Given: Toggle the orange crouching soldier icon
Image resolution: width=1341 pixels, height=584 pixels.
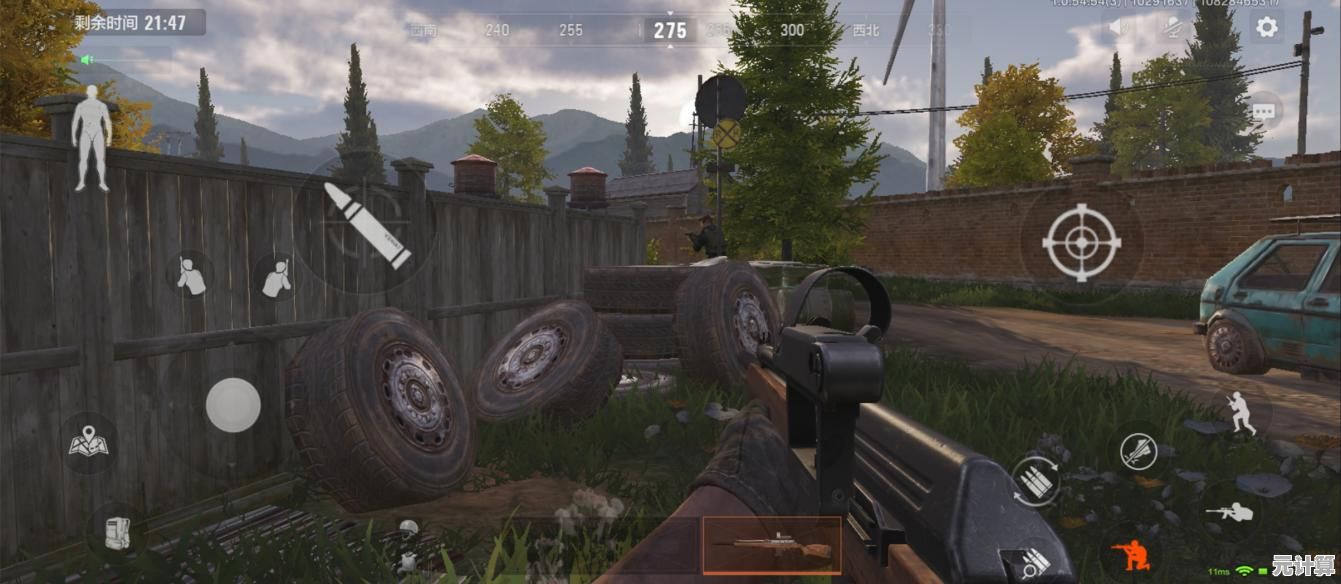Looking at the screenshot, I should tap(1130, 552).
